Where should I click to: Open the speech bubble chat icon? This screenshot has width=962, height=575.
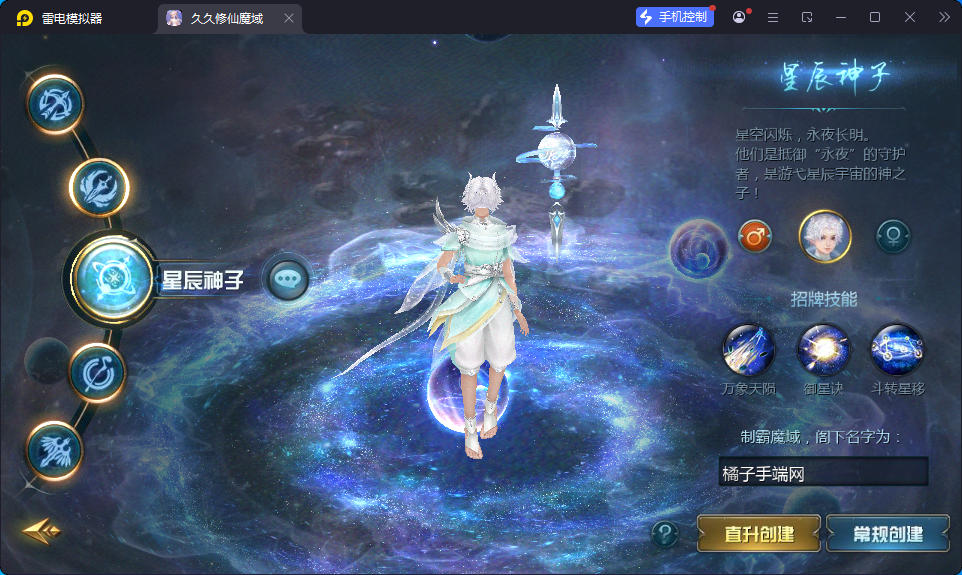(288, 279)
